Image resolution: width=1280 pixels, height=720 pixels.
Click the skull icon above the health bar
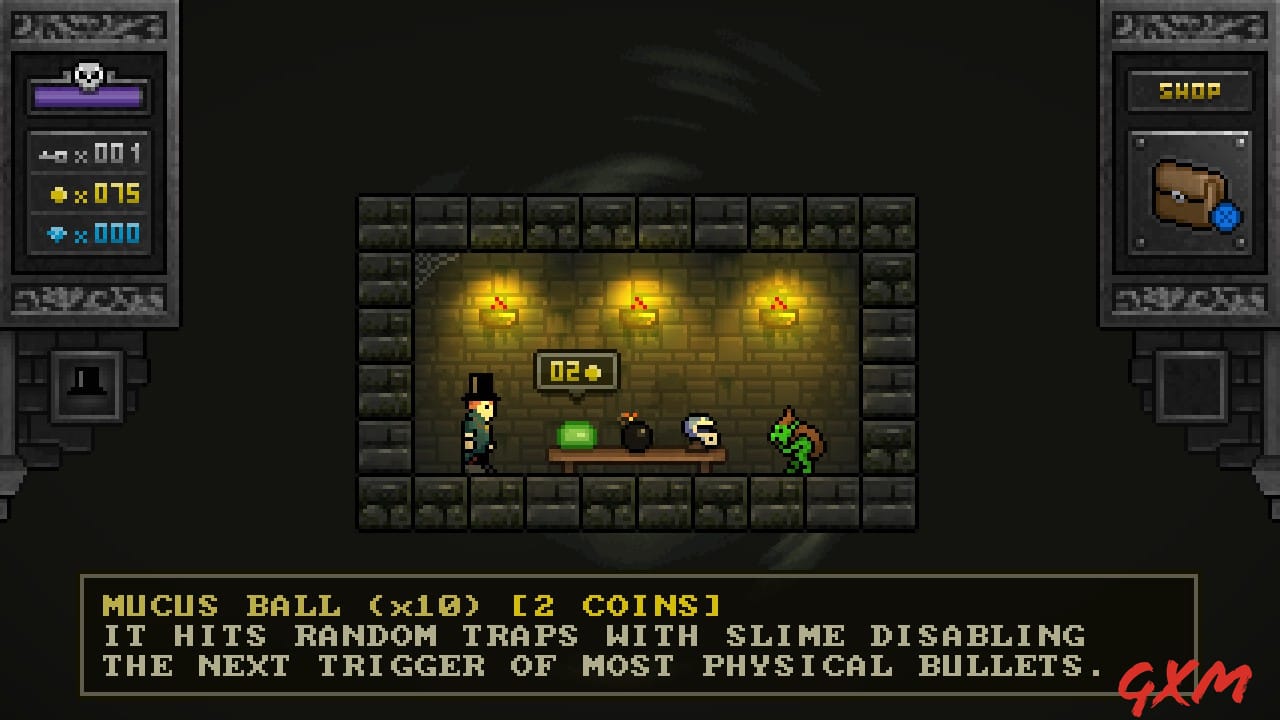click(x=87, y=71)
